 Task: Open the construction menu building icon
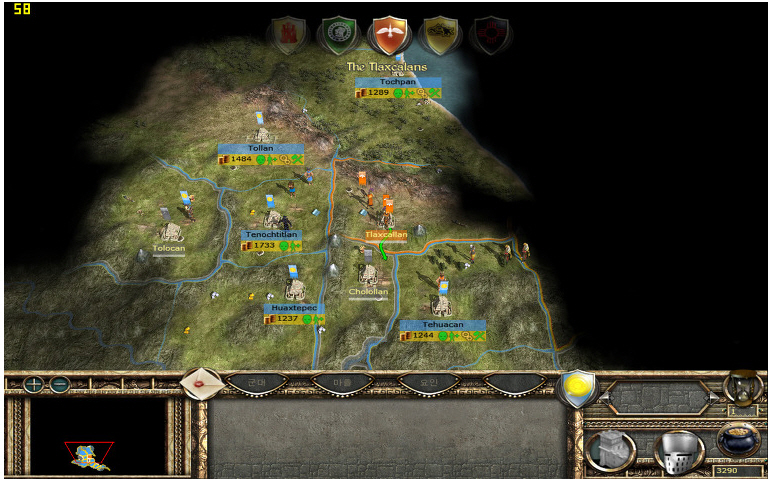(x=611, y=449)
